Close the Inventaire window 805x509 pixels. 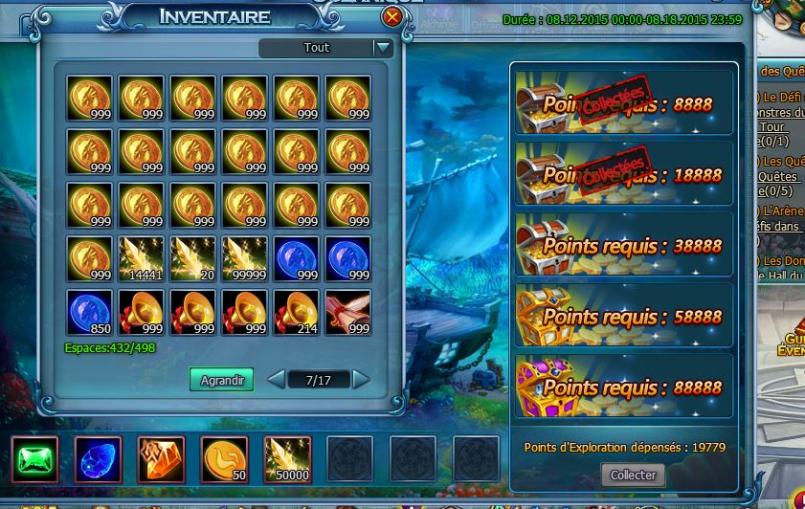(x=392, y=17)
